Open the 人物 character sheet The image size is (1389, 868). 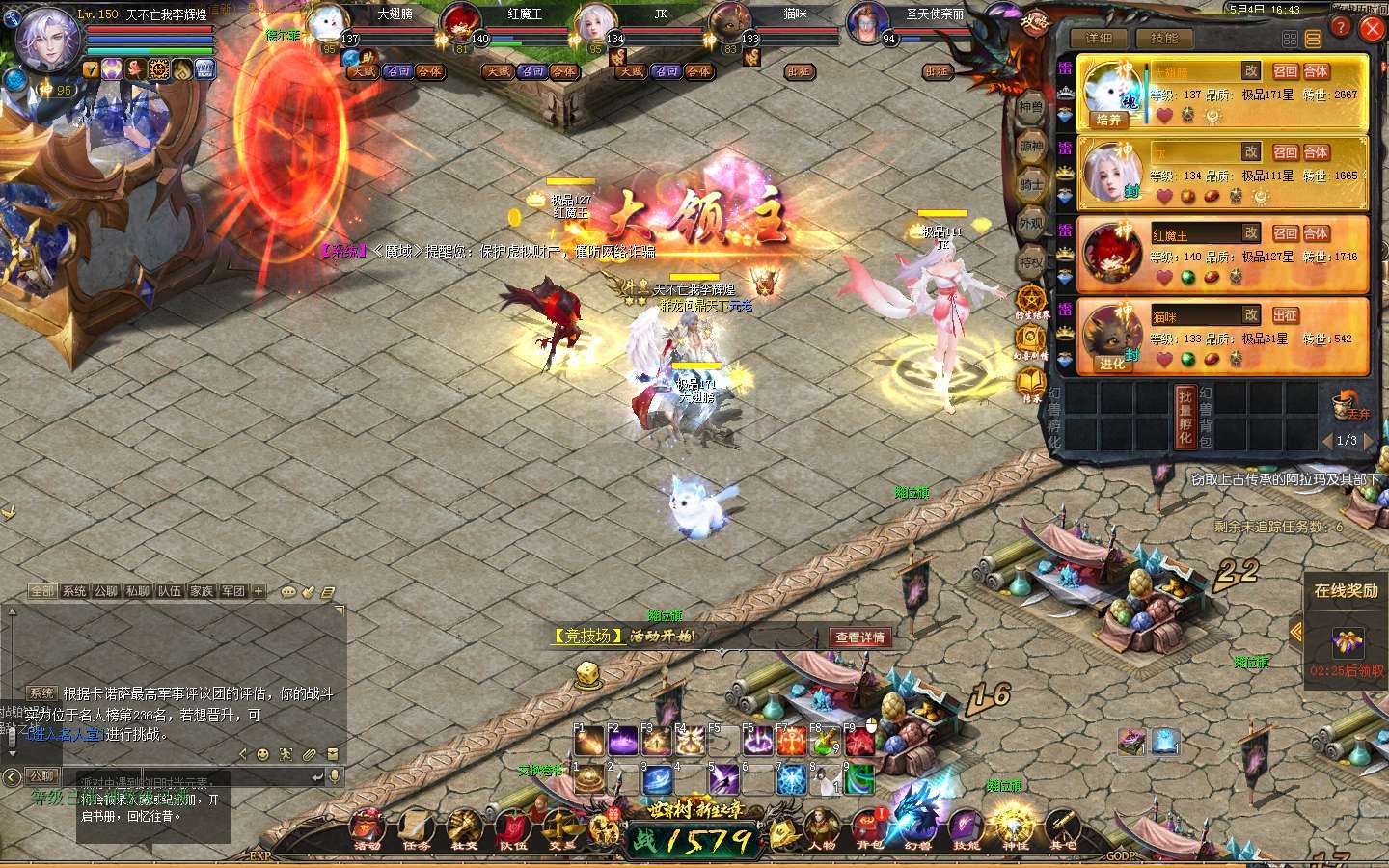coord(822,829)
